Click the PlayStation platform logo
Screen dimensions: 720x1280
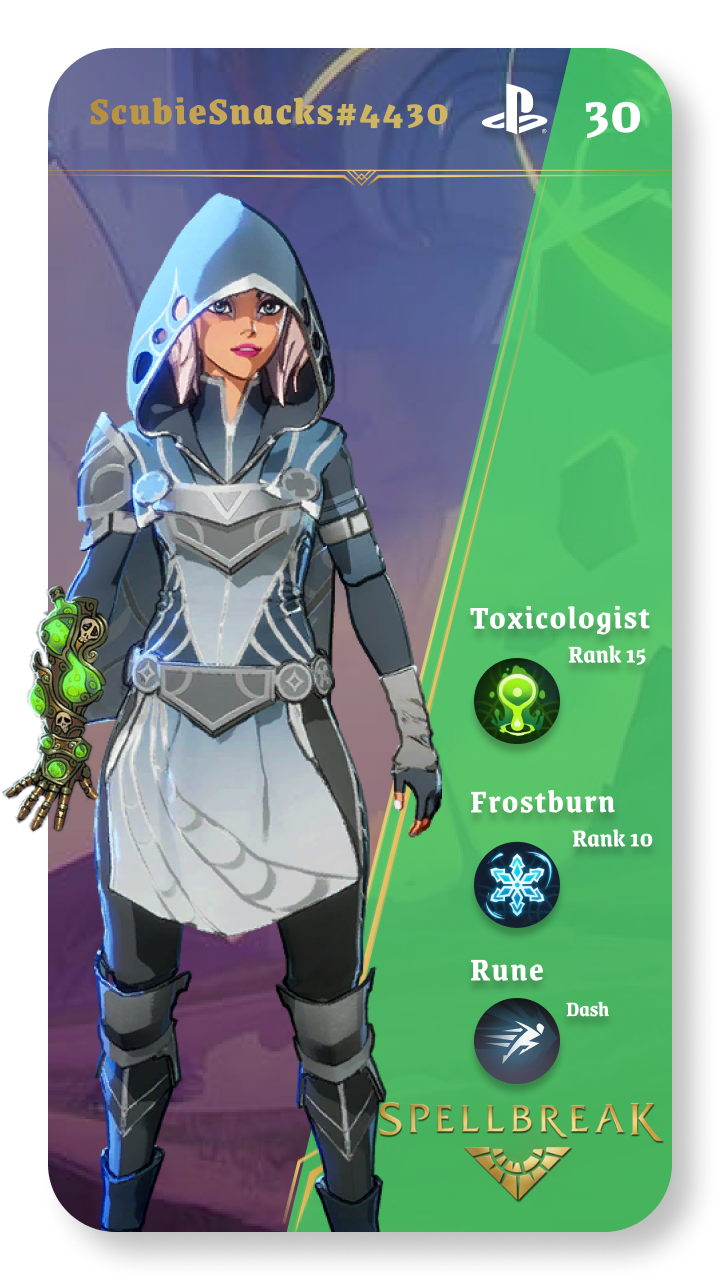point(514,111)
